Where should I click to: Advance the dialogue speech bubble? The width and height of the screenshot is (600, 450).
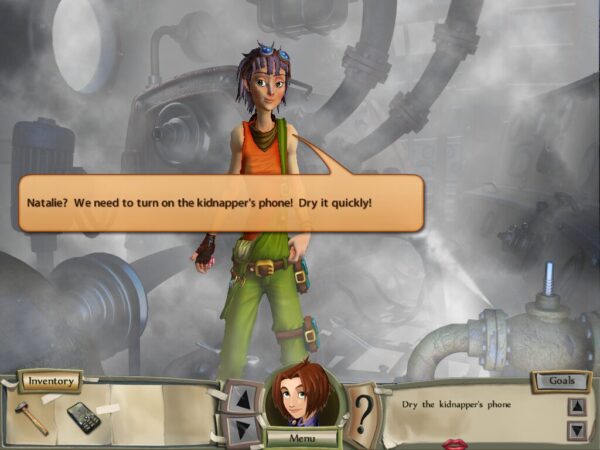[221, 203]
